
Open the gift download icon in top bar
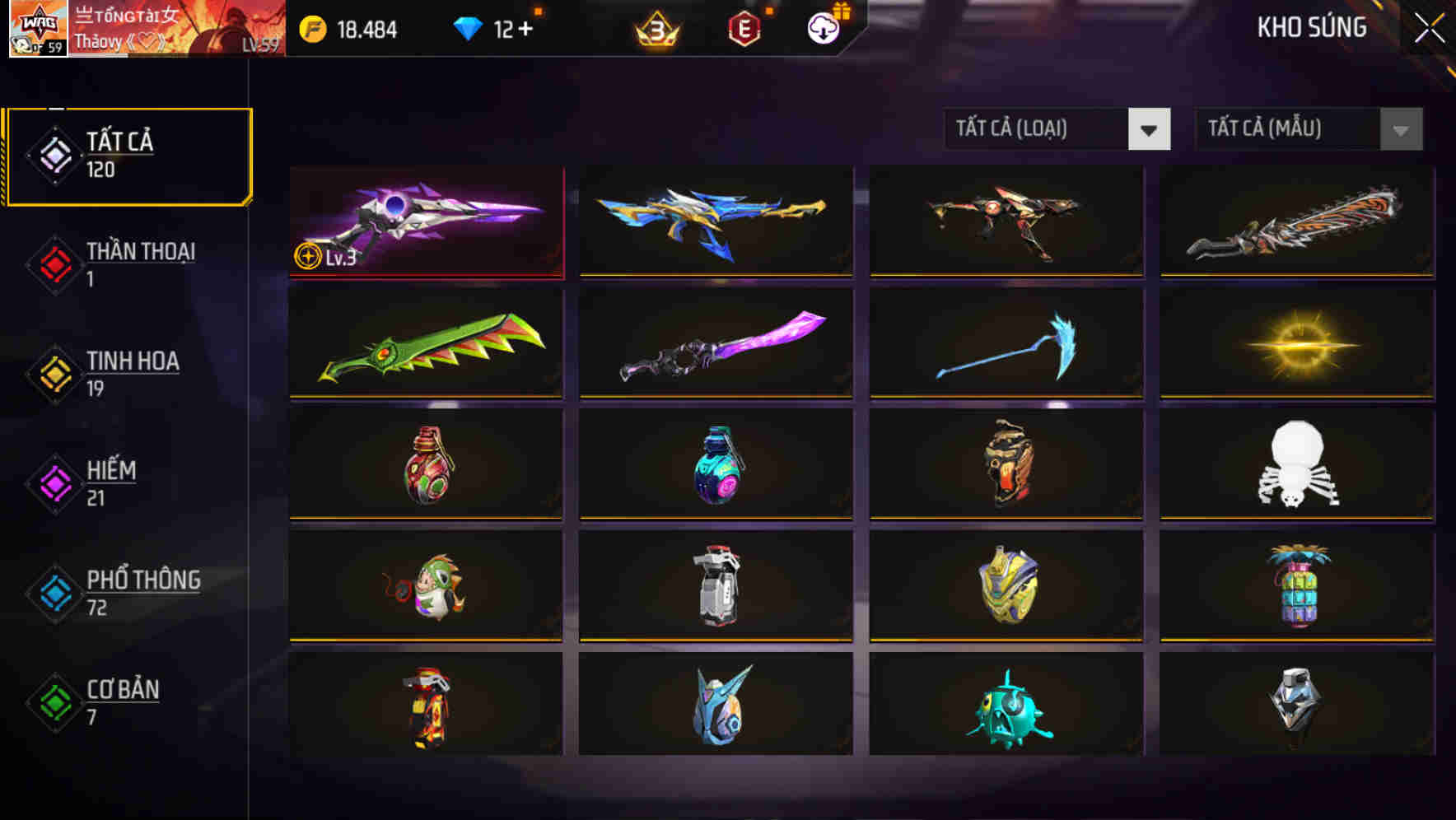coord(822,27)
